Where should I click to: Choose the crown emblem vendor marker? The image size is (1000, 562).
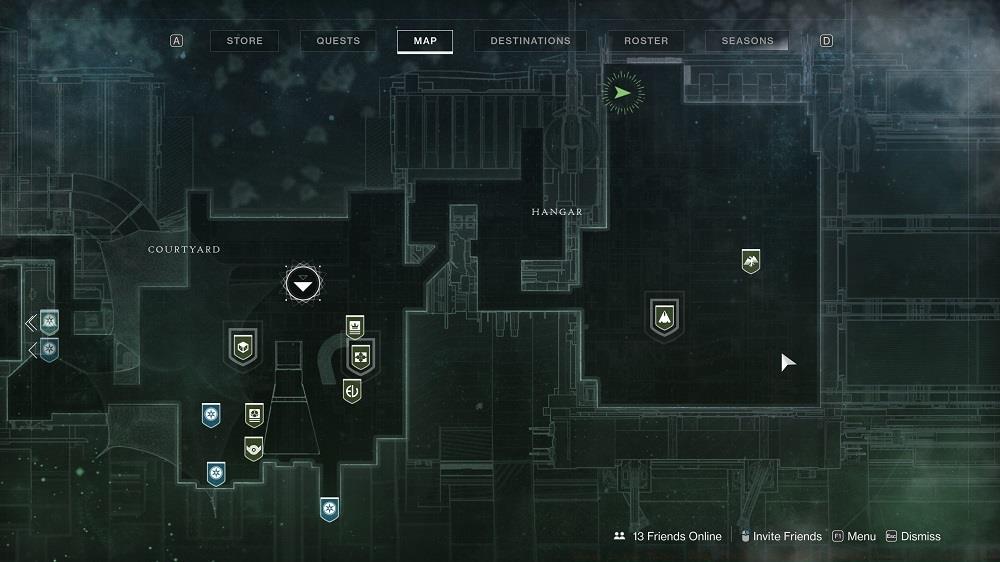coord(354,326)
